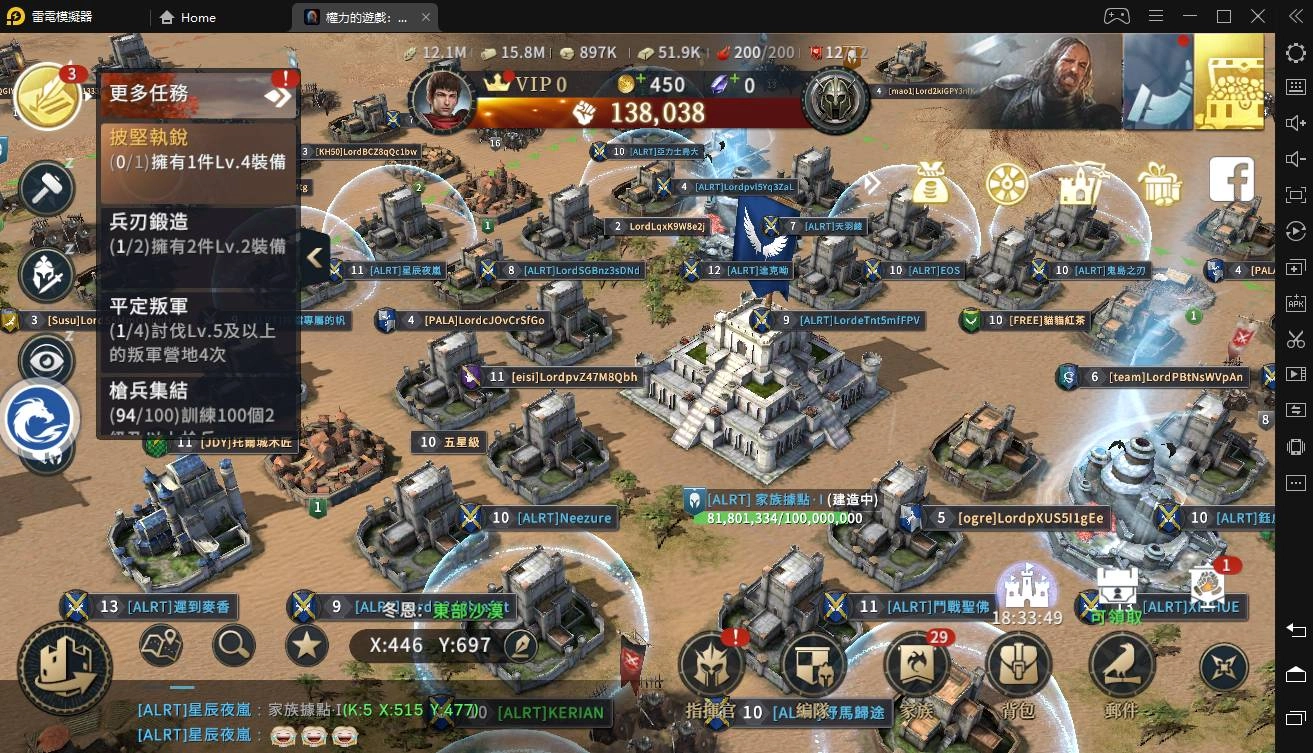This screenshot has width=1313, height=753.
Task: Expand the right-side double chevron arrows
Action: 871,184
